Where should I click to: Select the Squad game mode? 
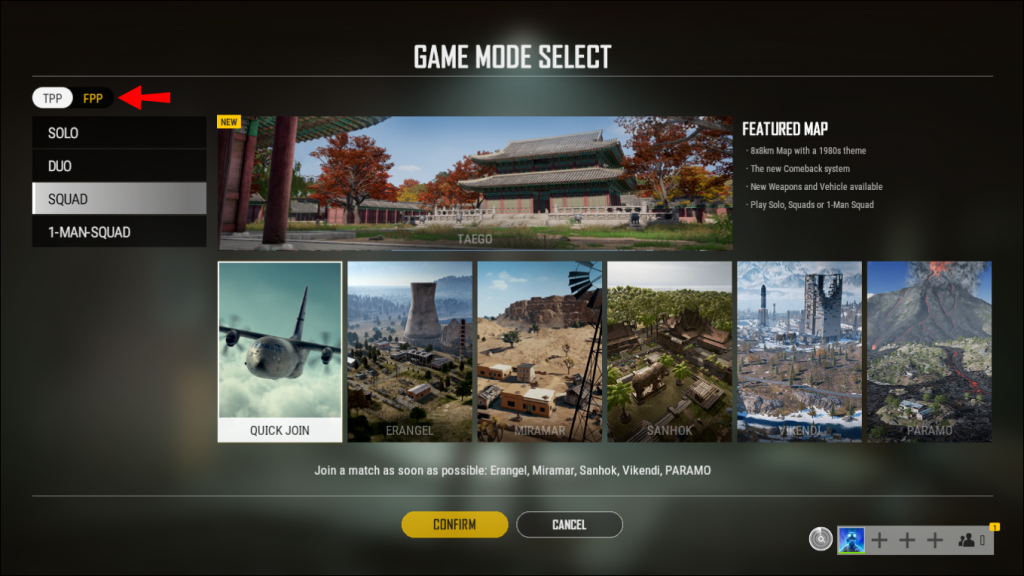click(119, 199)
